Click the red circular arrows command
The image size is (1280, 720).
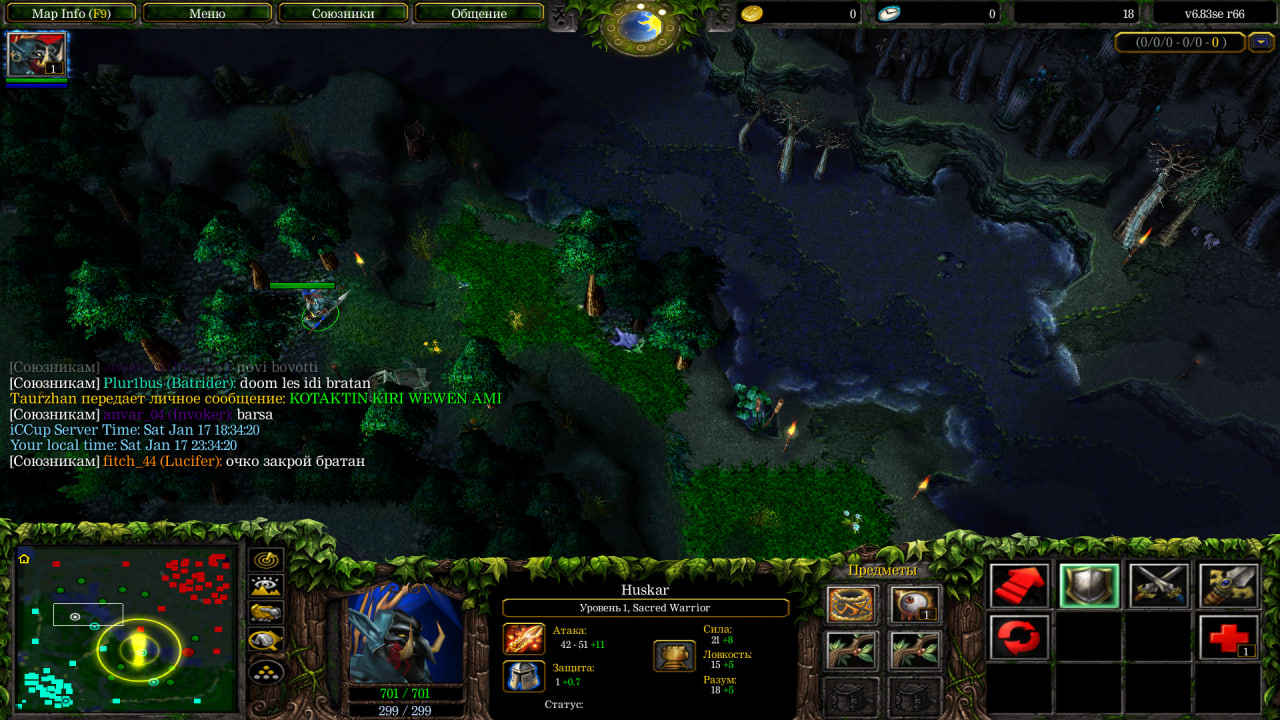[x=1020, y=637]
